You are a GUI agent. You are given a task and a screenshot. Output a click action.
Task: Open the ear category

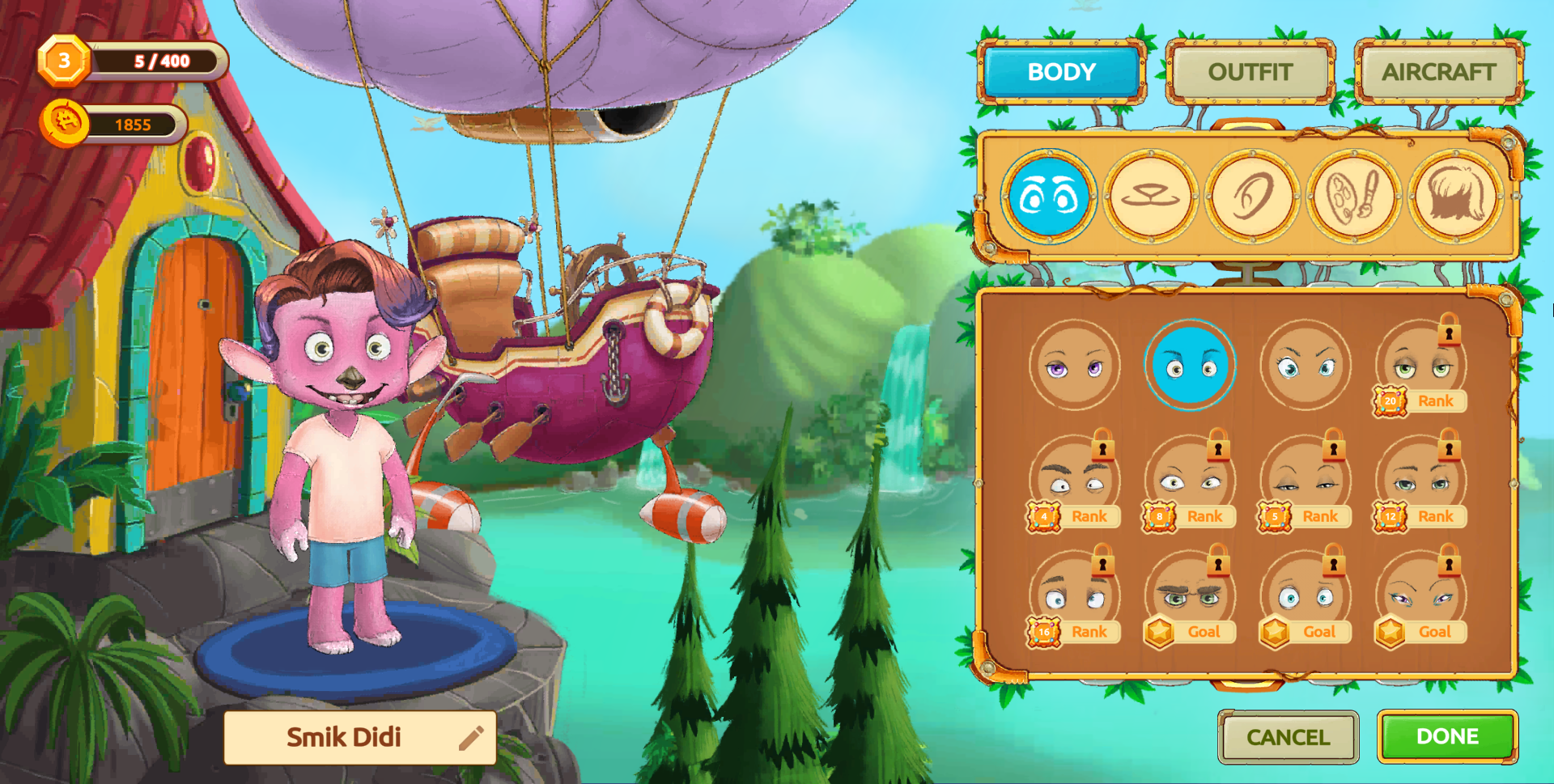click(1252, 197)
